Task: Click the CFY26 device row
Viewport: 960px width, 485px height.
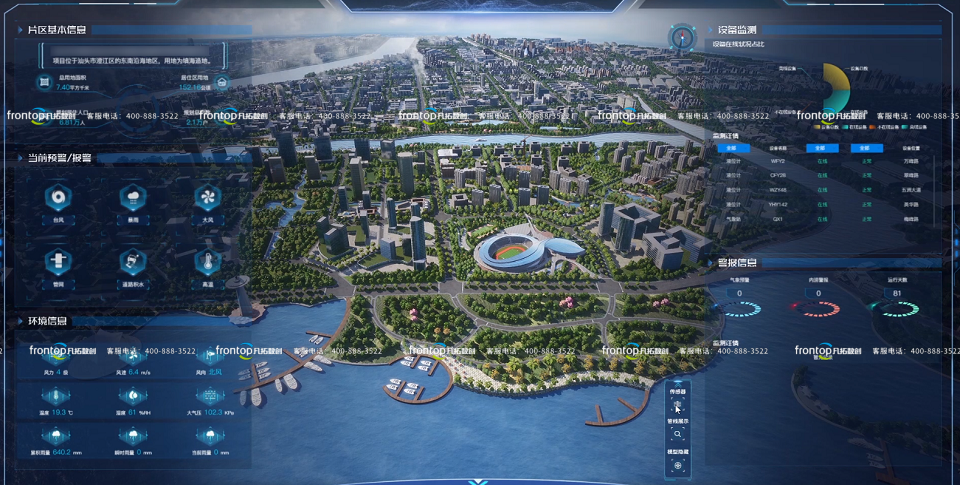Action: pyautogui.click(x=778, y=175)
